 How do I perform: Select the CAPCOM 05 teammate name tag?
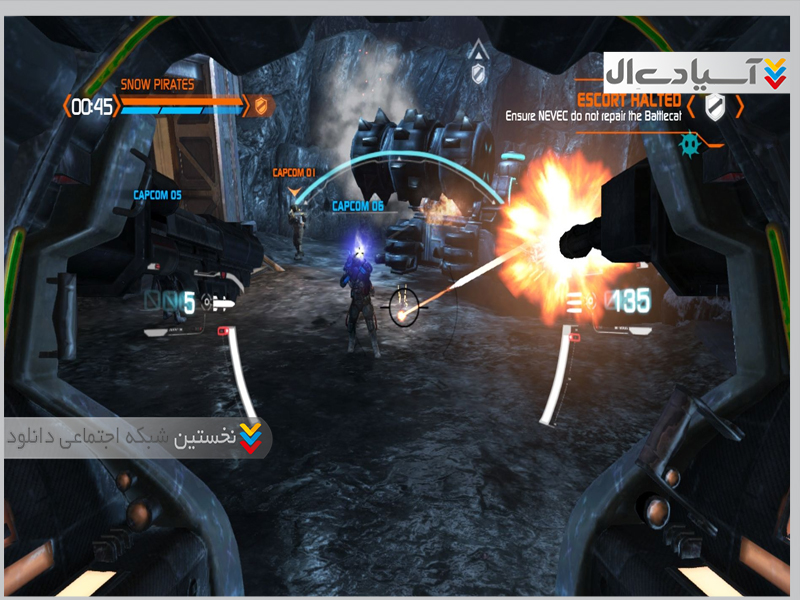tap(157, 195)
